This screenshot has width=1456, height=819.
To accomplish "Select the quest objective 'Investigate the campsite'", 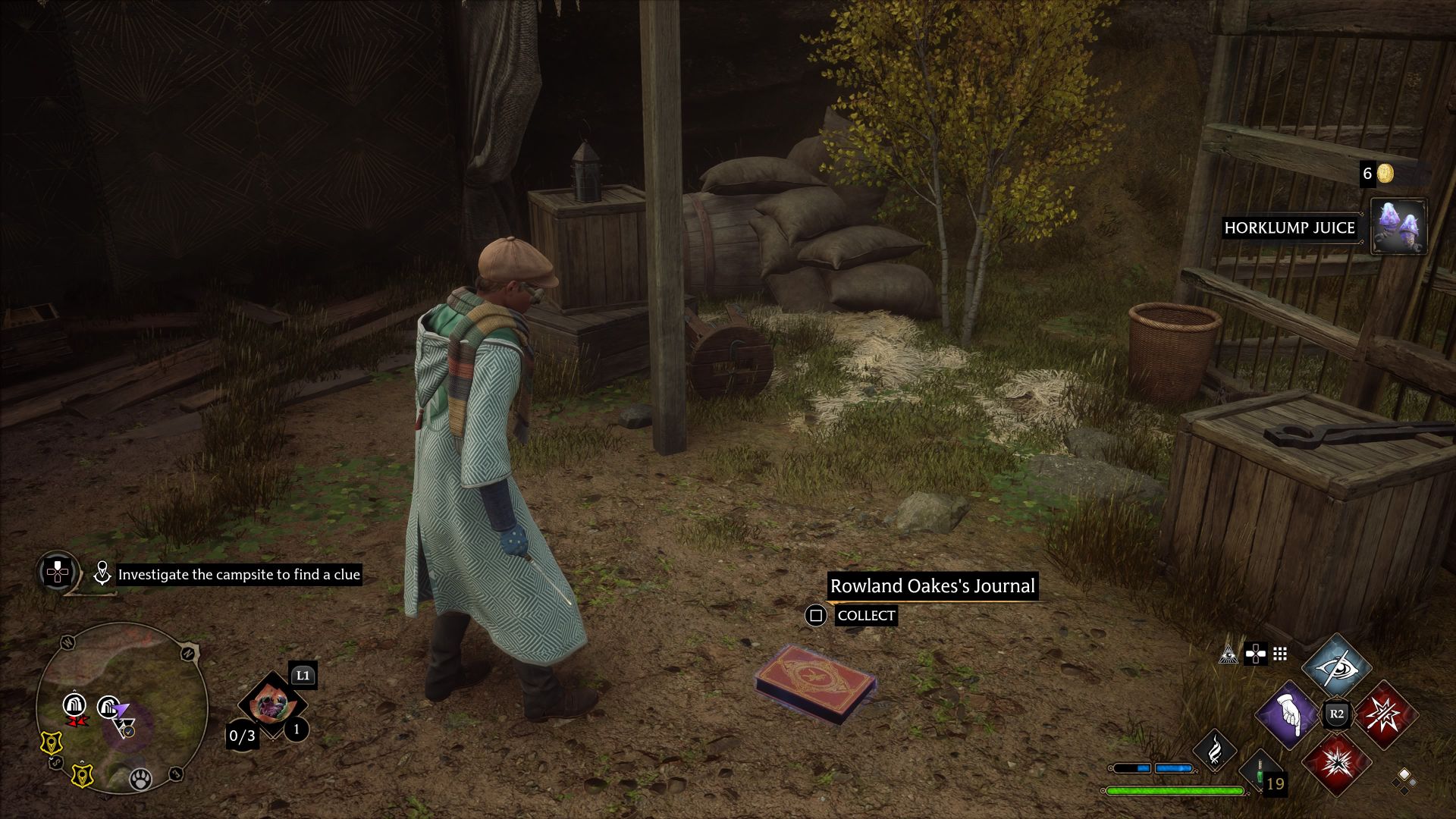I will click(x=237, y=575).
